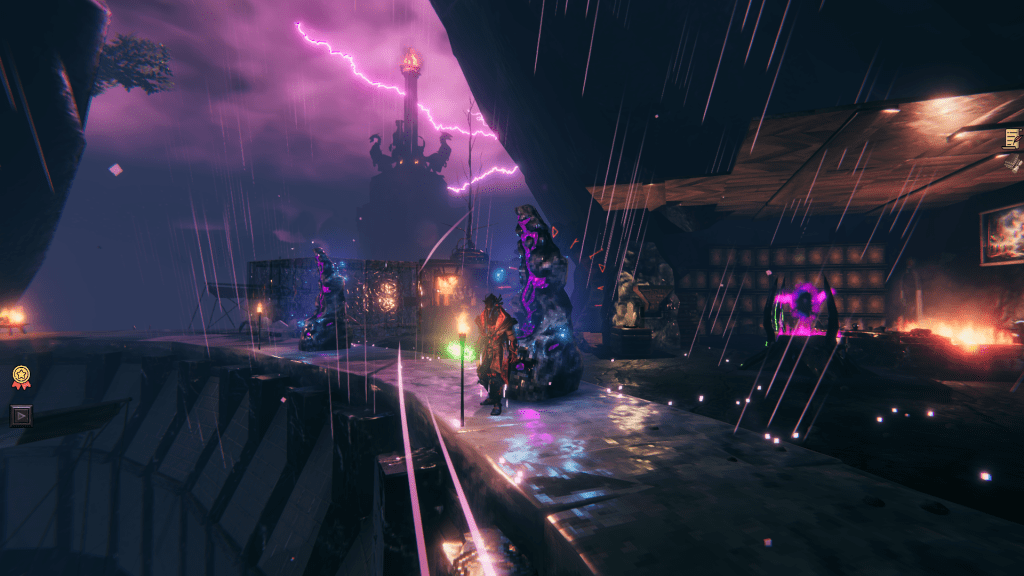Open the scroll and quill journal icon

(1013, 138)
